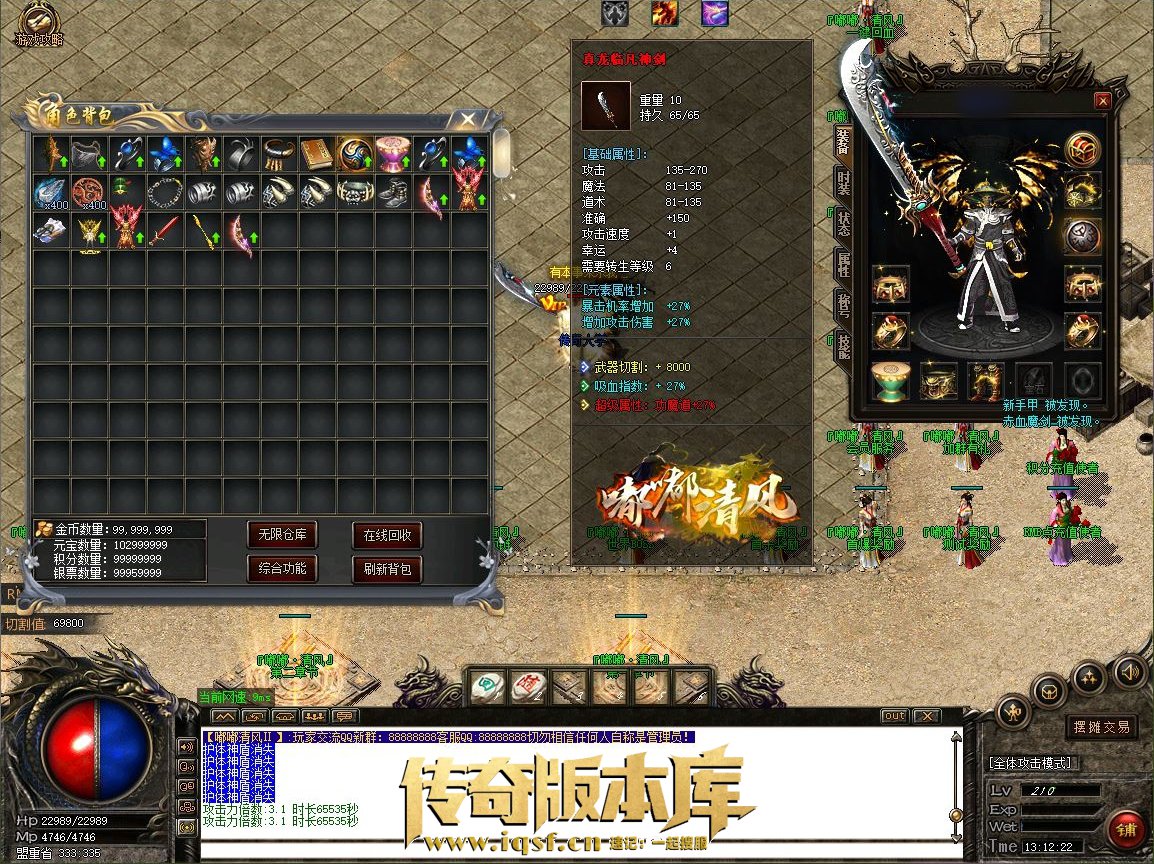Close the character equipment panel

pos(1102,101)
